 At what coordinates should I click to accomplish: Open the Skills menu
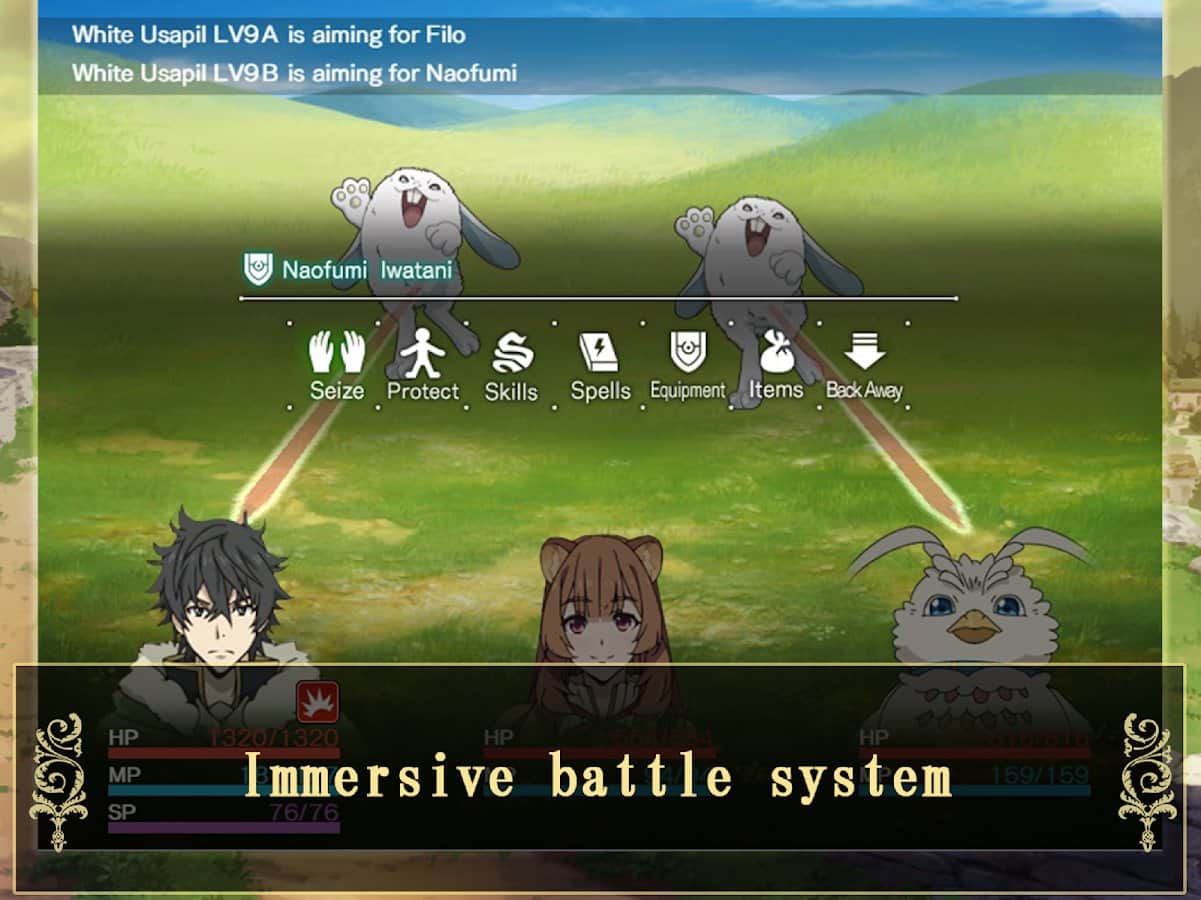click(511, 365)
